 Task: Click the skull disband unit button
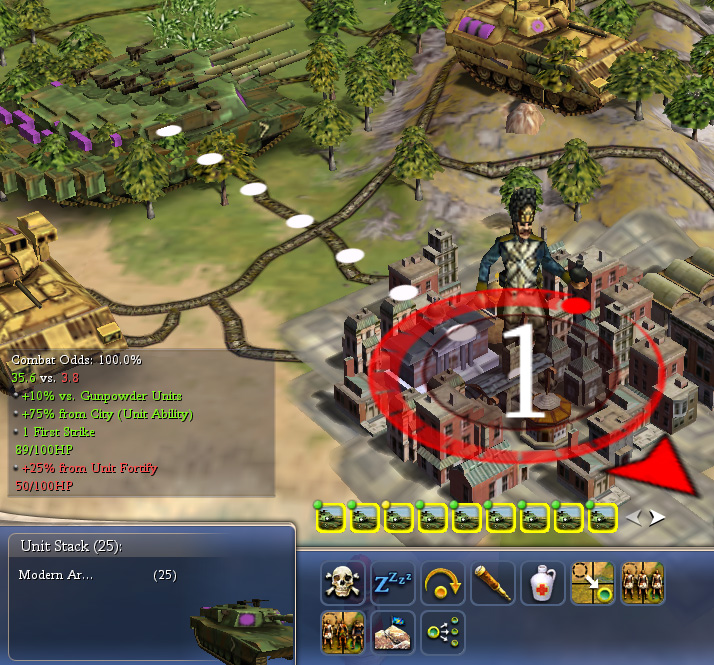coord(342,582)
